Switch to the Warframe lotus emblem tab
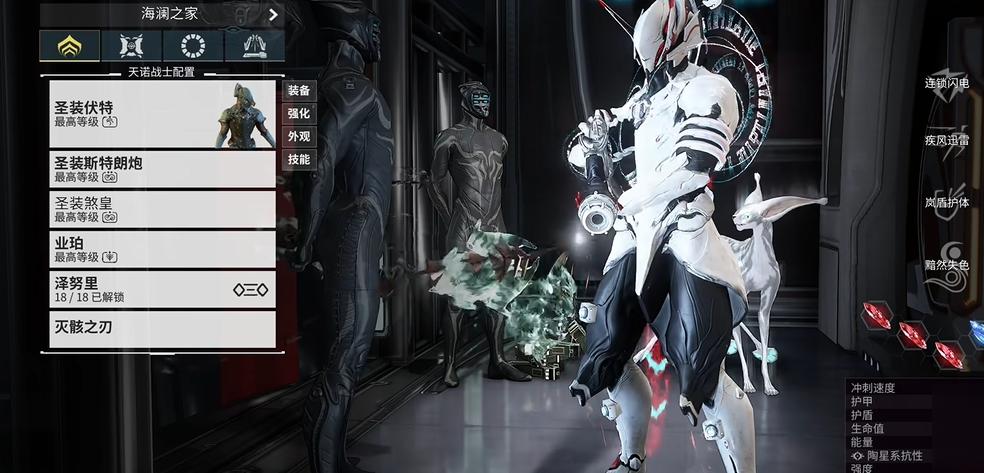The width and height of the screenshot is (984, 473). (70, 46)
